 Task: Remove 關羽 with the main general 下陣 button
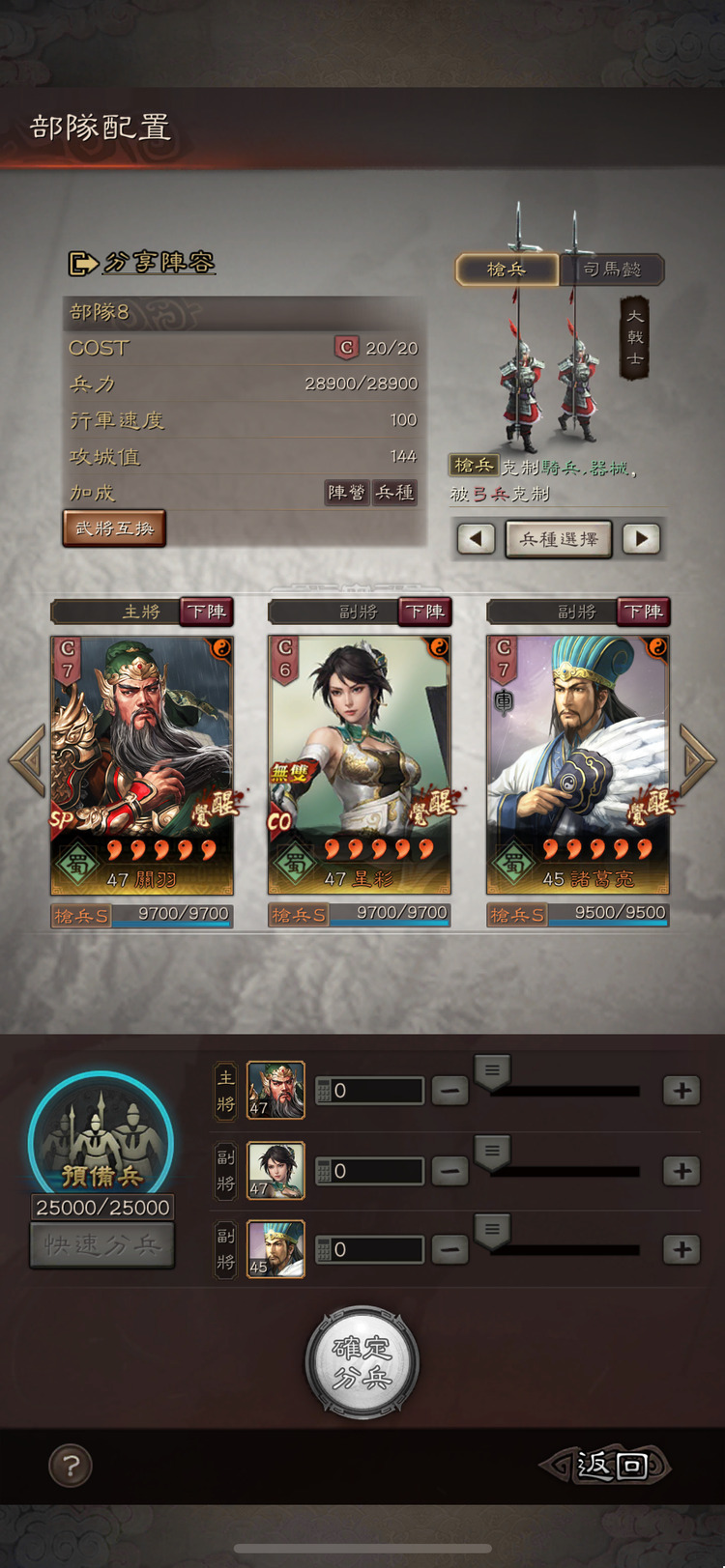click(x=207, y=612)
